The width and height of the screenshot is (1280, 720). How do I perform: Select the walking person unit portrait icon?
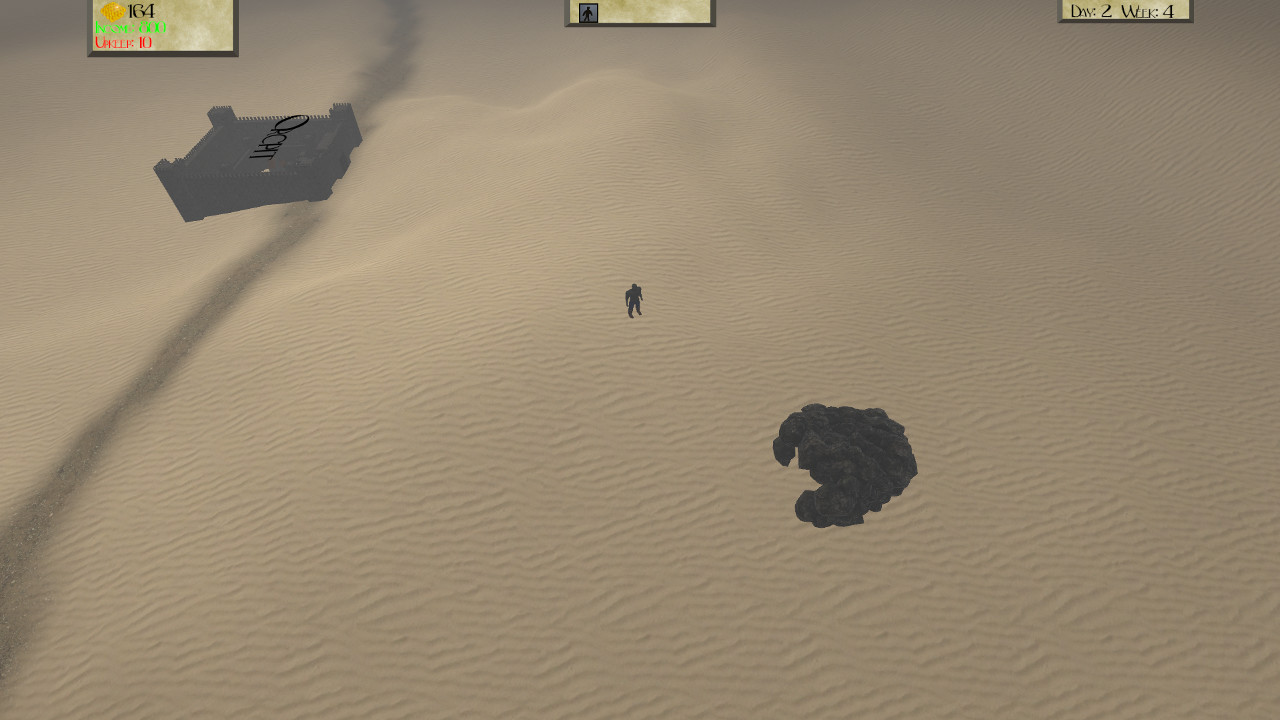[x=588, y=12]
